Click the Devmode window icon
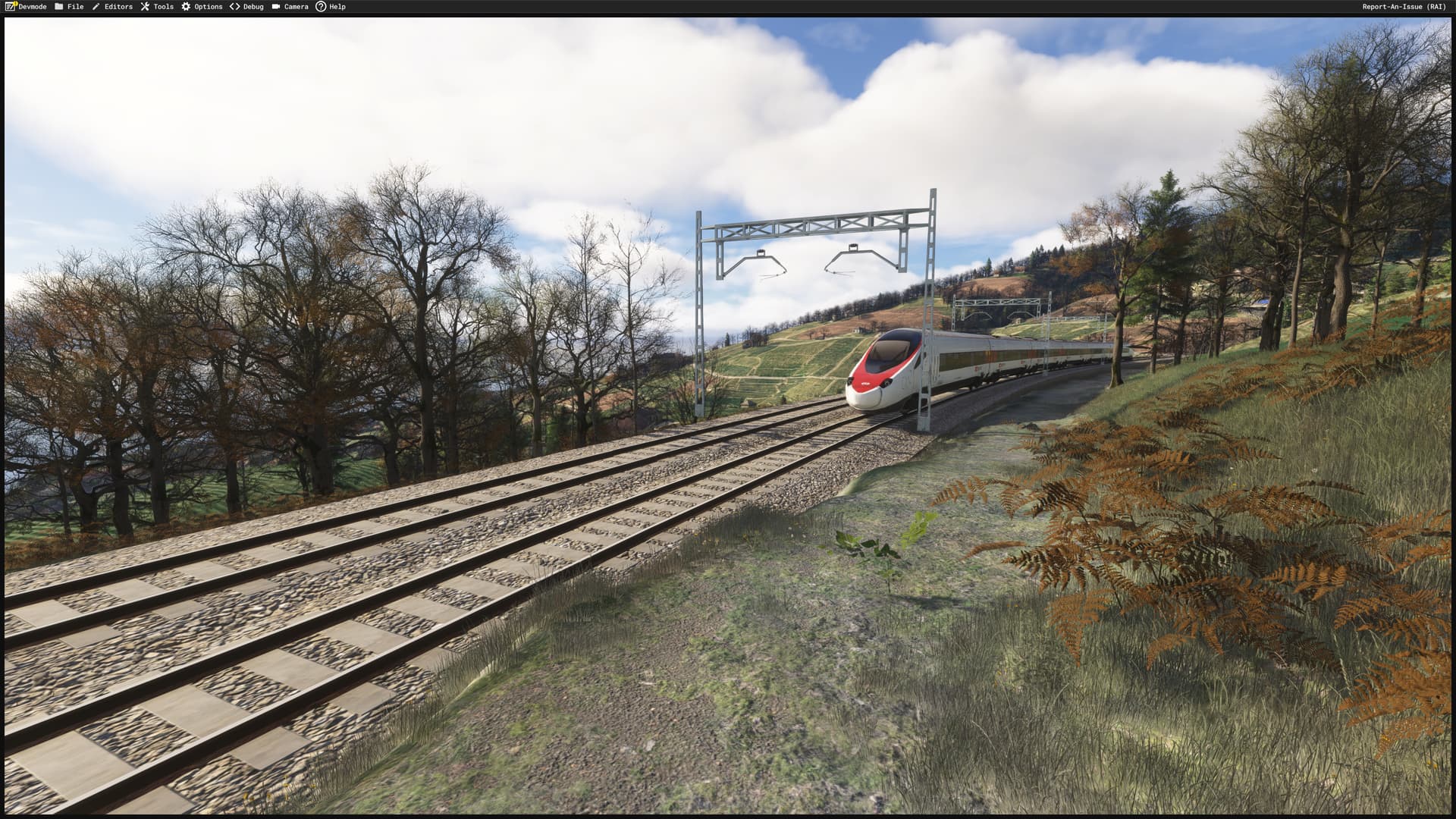The image size is (1456, 819). [x=10, y=7]
